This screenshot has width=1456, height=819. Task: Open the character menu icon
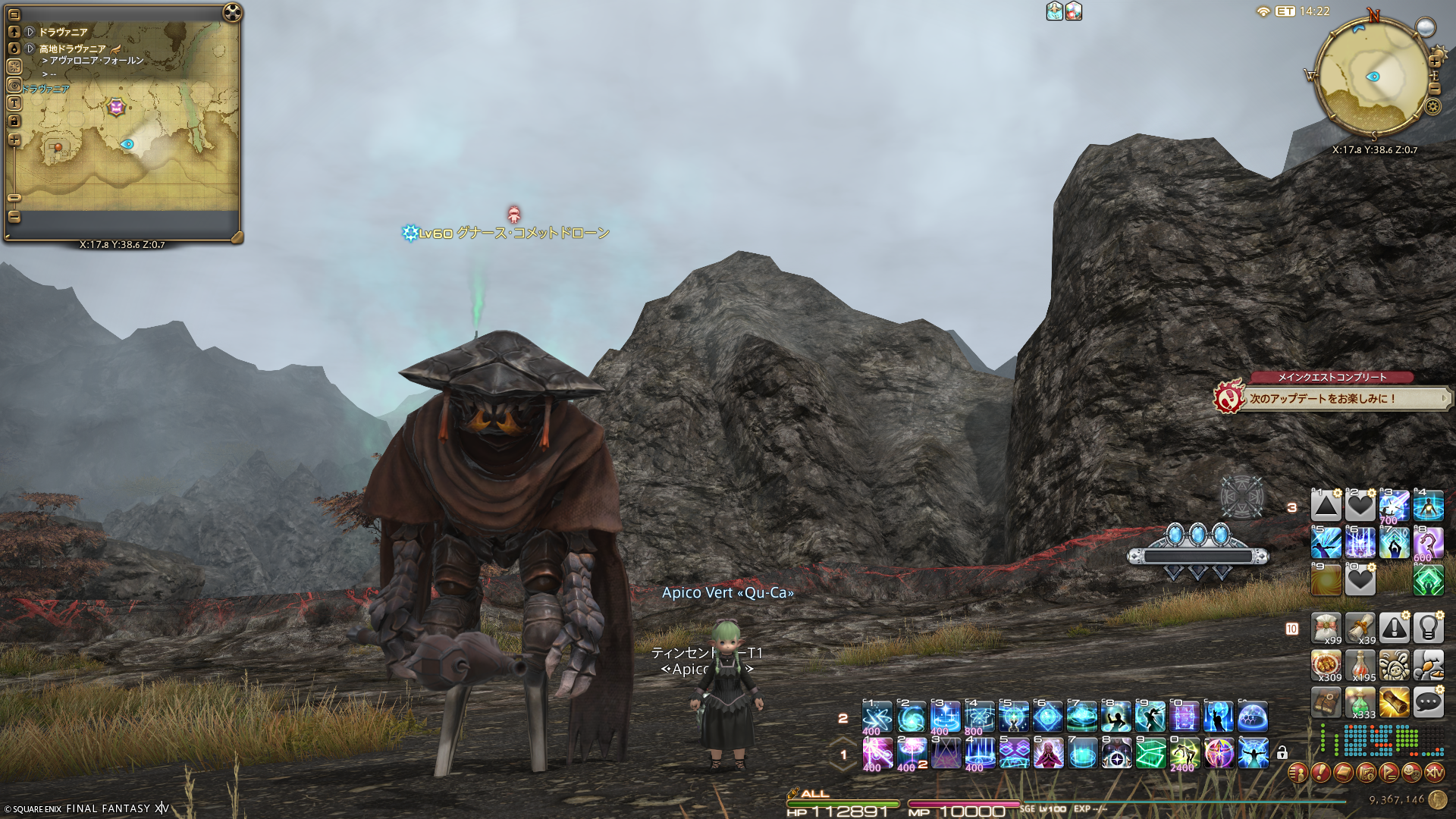tap(1298, 773)
